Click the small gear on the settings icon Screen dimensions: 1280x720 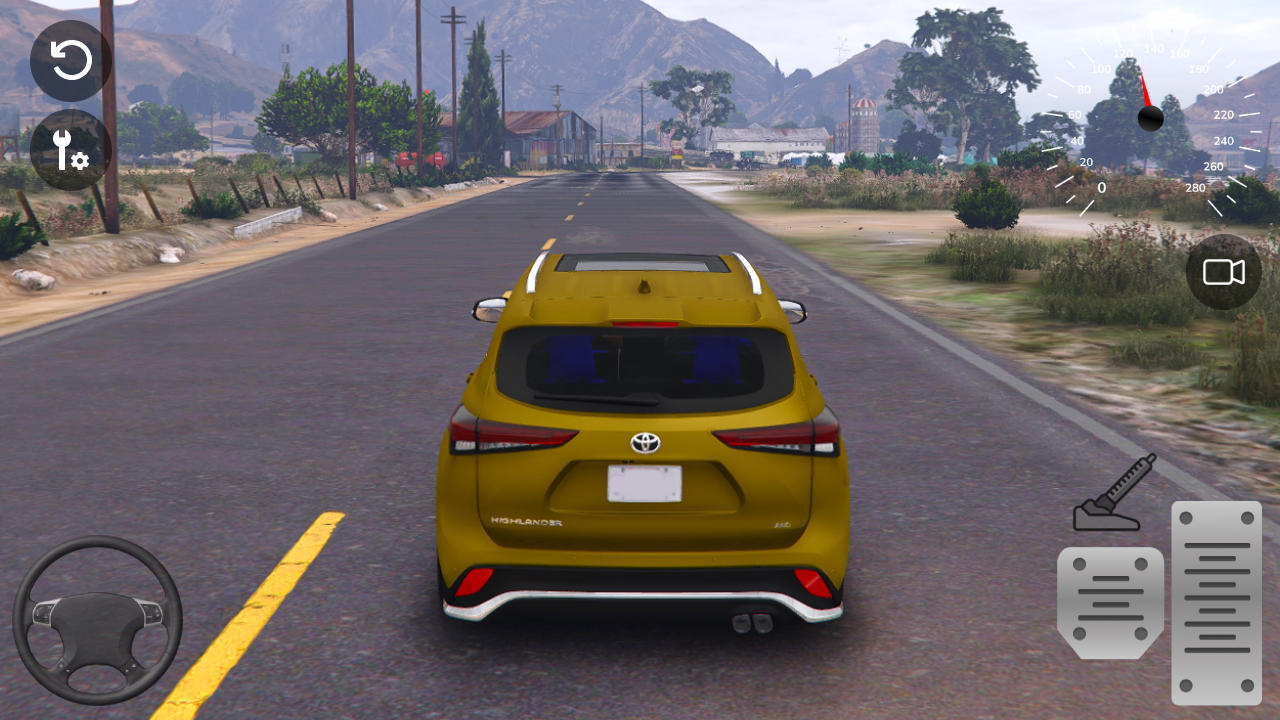(80, 160)
